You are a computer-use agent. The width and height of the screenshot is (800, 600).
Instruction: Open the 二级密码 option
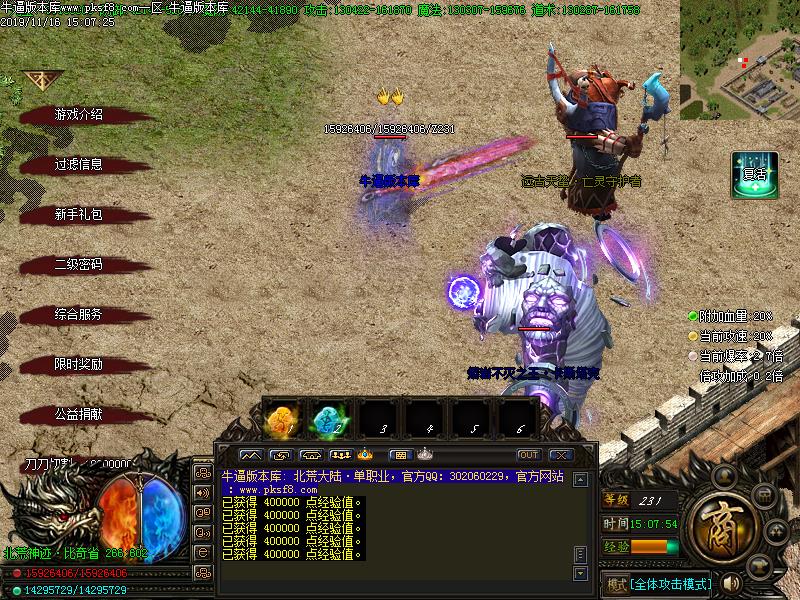pos(78,265)
